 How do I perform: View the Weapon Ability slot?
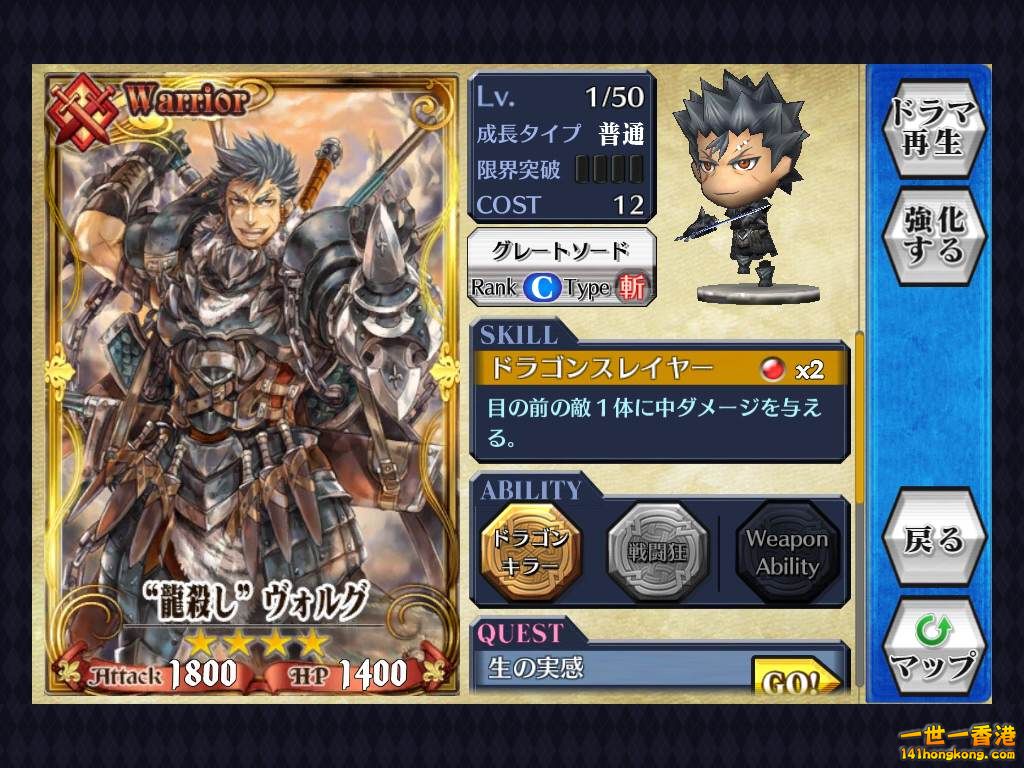coord(786,552)
